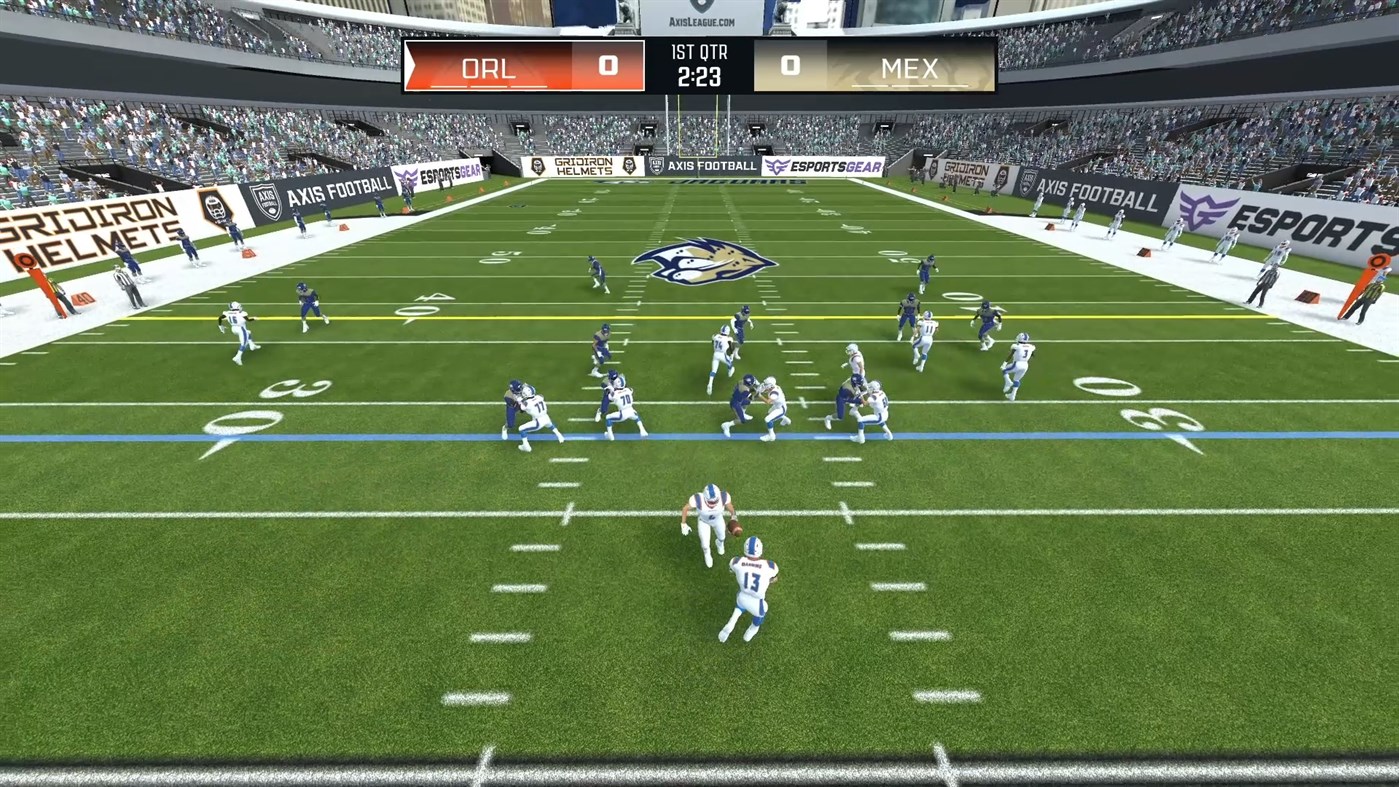Click the referee near the left endzone
The height and width of the screenshot is (787, 1399).
click(x=124, y=283)
